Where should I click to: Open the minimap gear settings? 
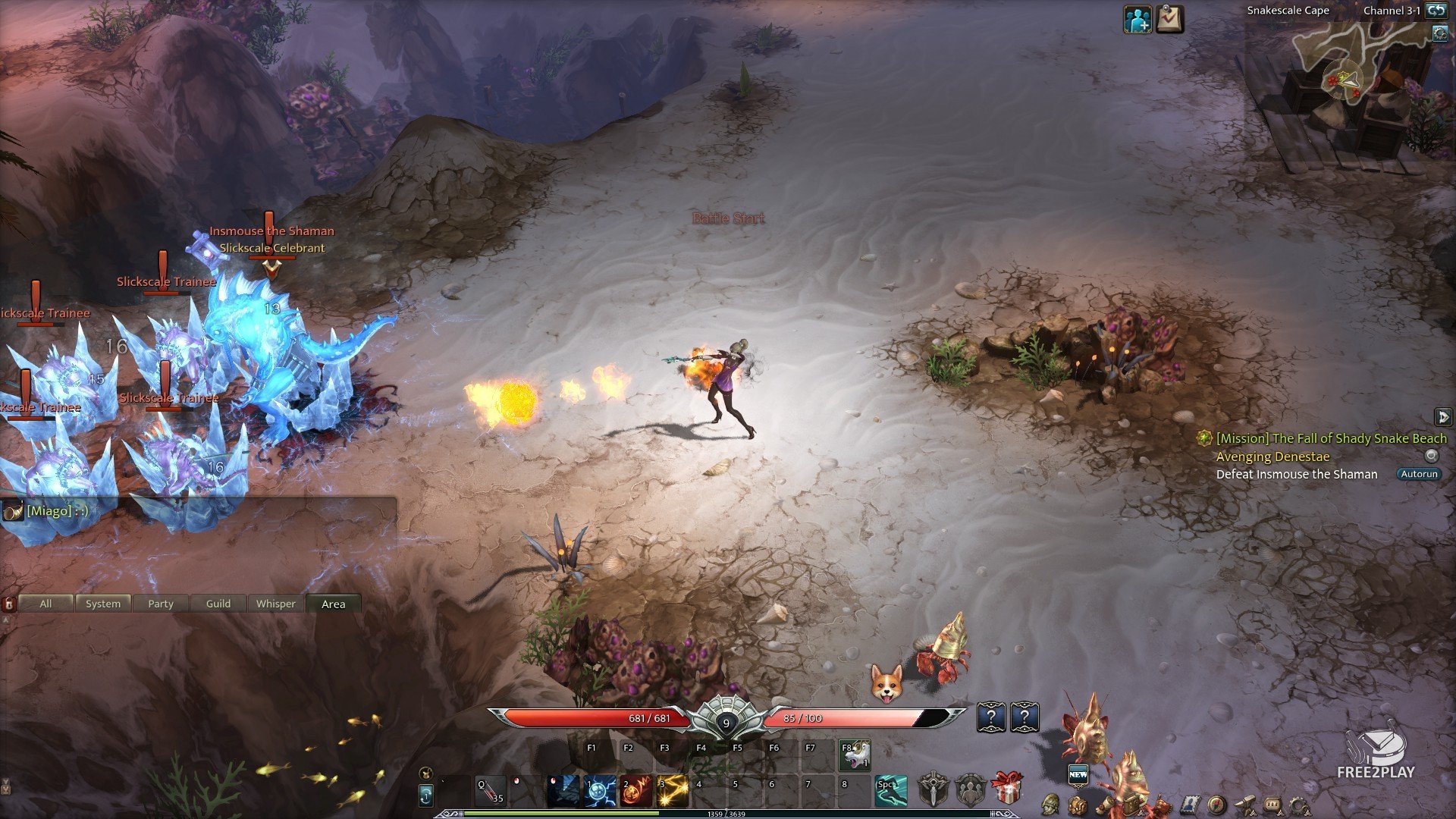[x=1439, y=33]
